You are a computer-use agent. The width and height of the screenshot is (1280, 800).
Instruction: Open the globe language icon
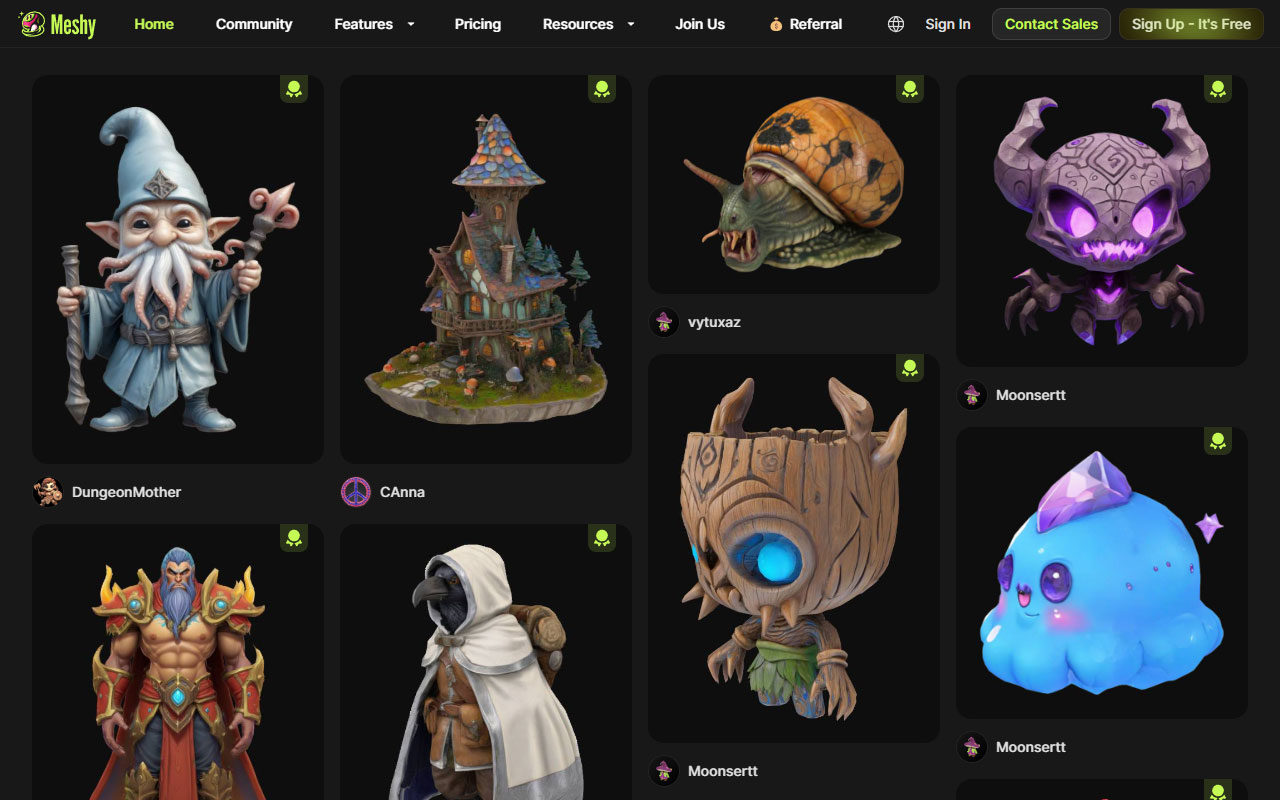(x=895, y=24)
